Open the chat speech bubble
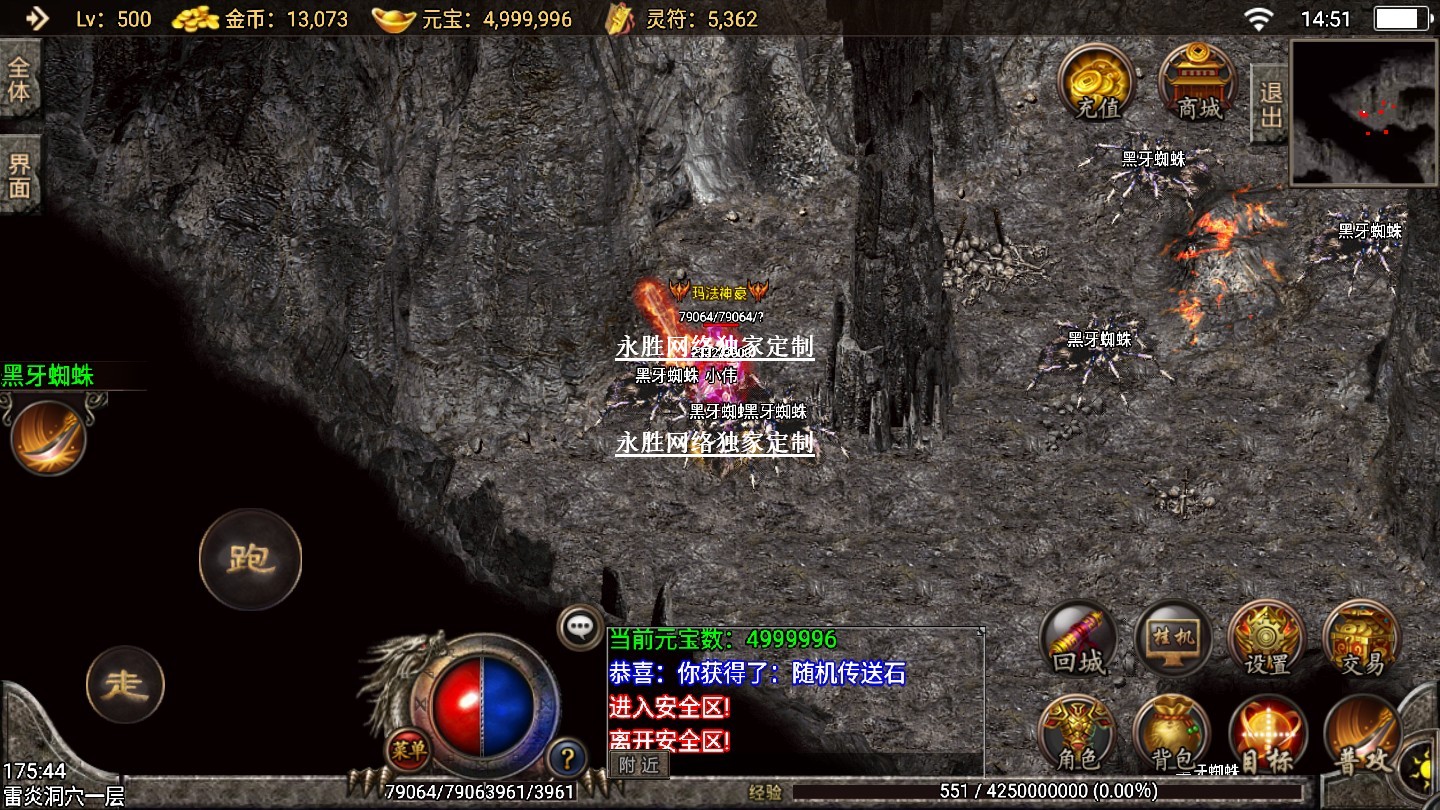This screenshot has height=810, width=1440. tap(580, 627)
